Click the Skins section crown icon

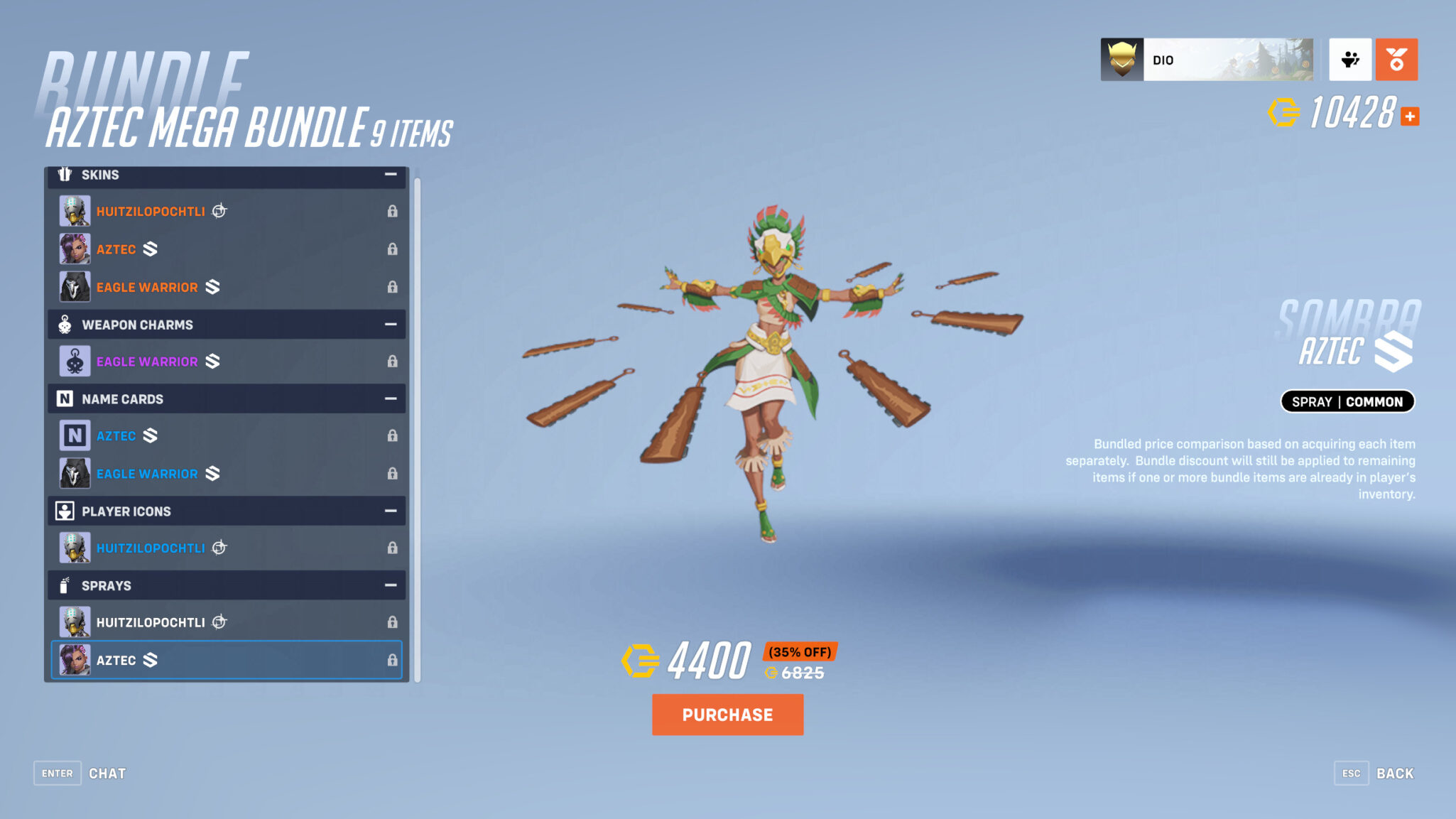(x=65, y=174)
